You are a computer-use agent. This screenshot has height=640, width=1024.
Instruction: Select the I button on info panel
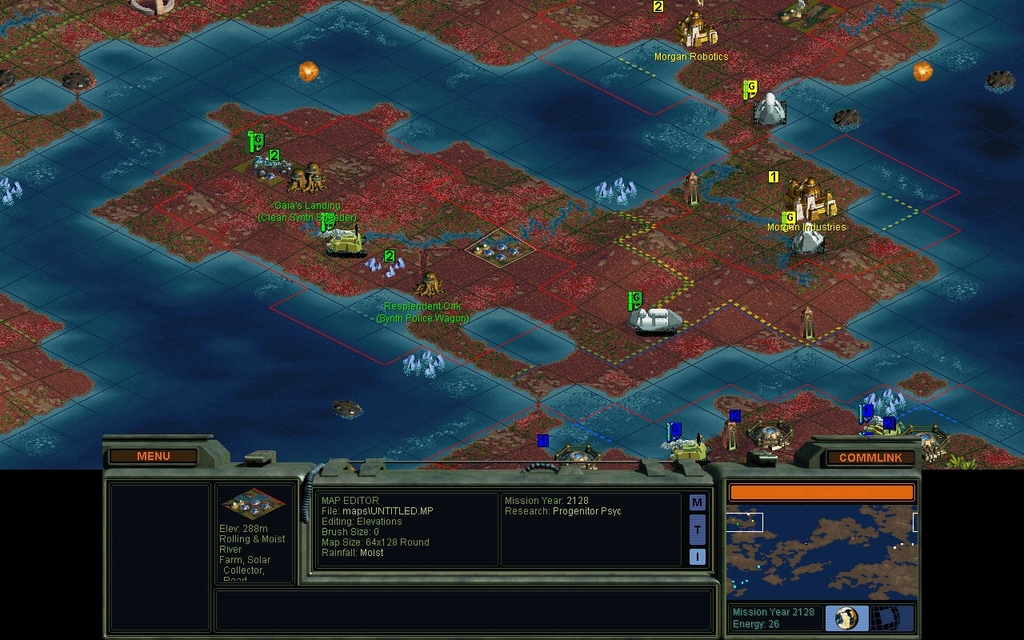coord(697,556)
